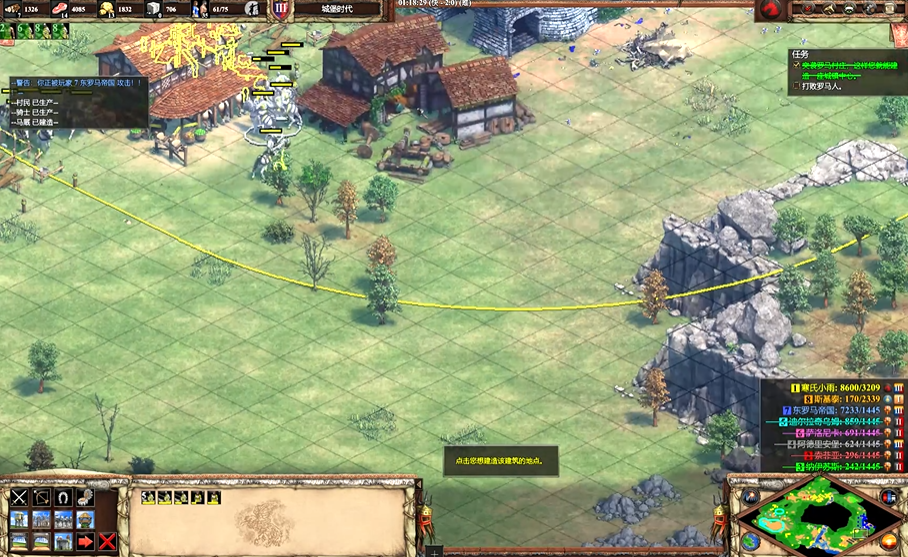
Task: Open objectives with the red checkmark icon
Action: tap(805, 9)
